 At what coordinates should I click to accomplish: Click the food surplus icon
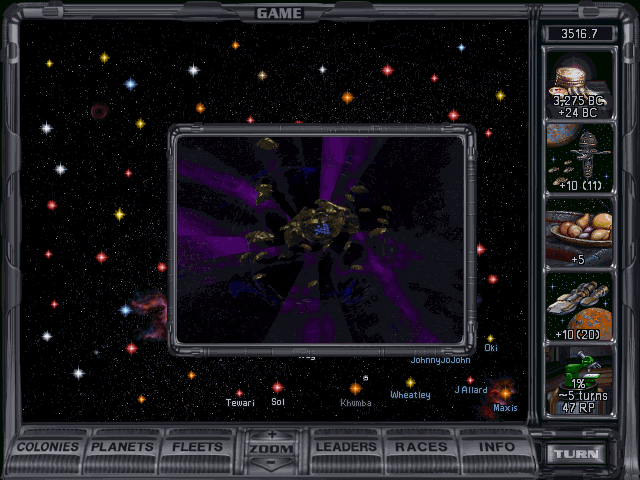pos(580,232)
